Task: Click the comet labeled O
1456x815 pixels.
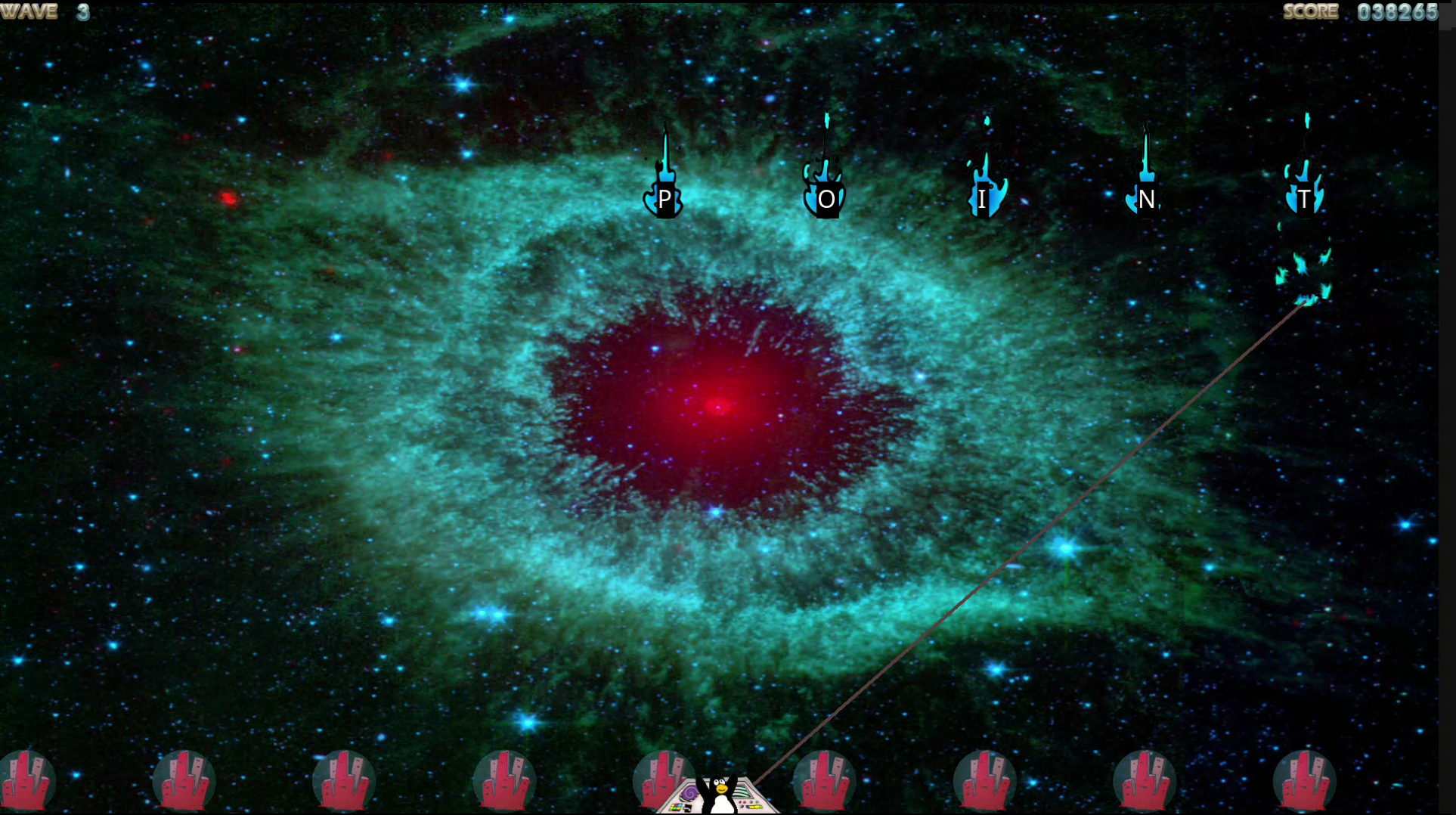Action: pos(826,198)
